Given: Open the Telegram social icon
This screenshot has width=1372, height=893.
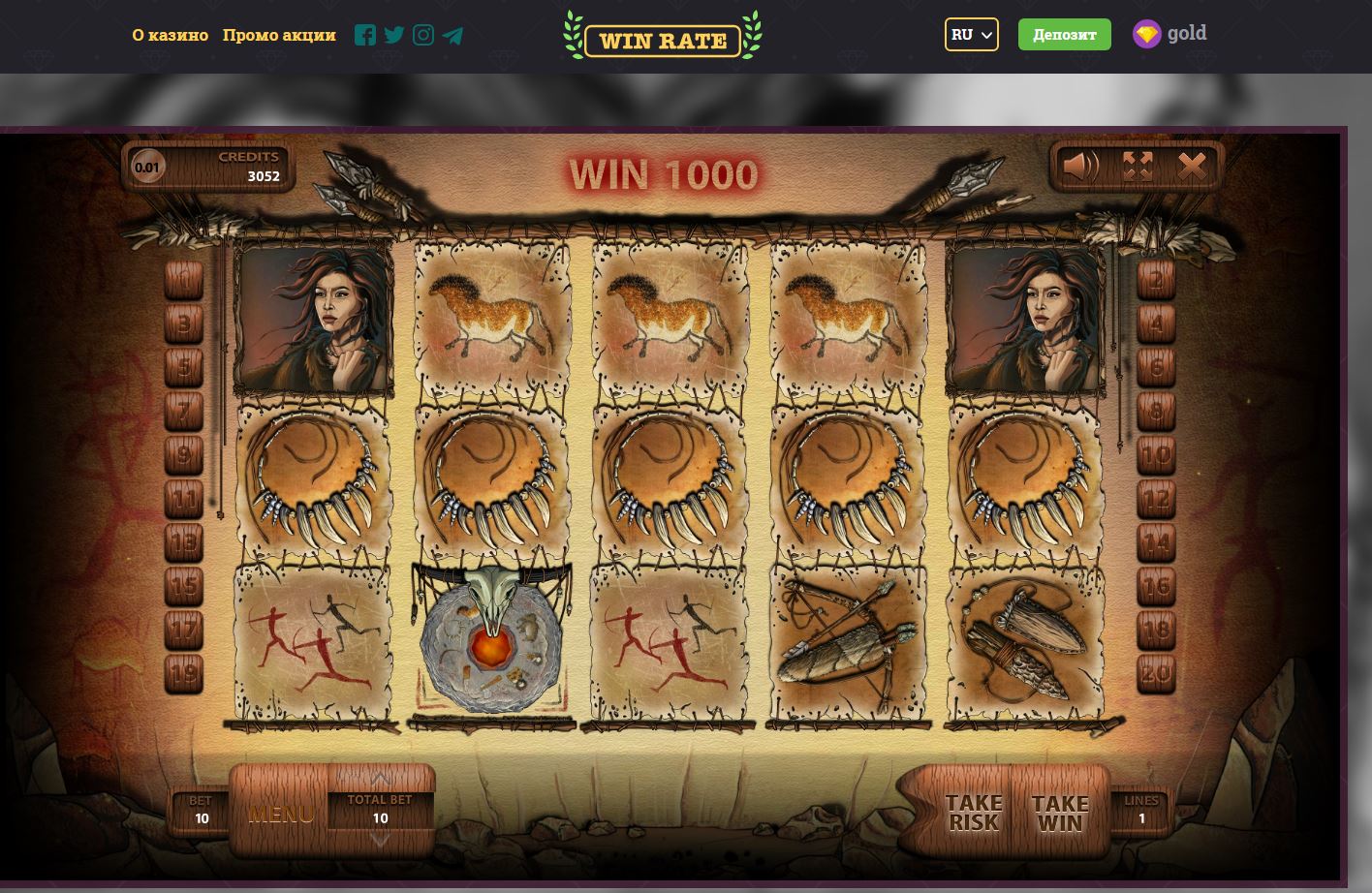Looking at the screenshot, I should pos(452,36).
